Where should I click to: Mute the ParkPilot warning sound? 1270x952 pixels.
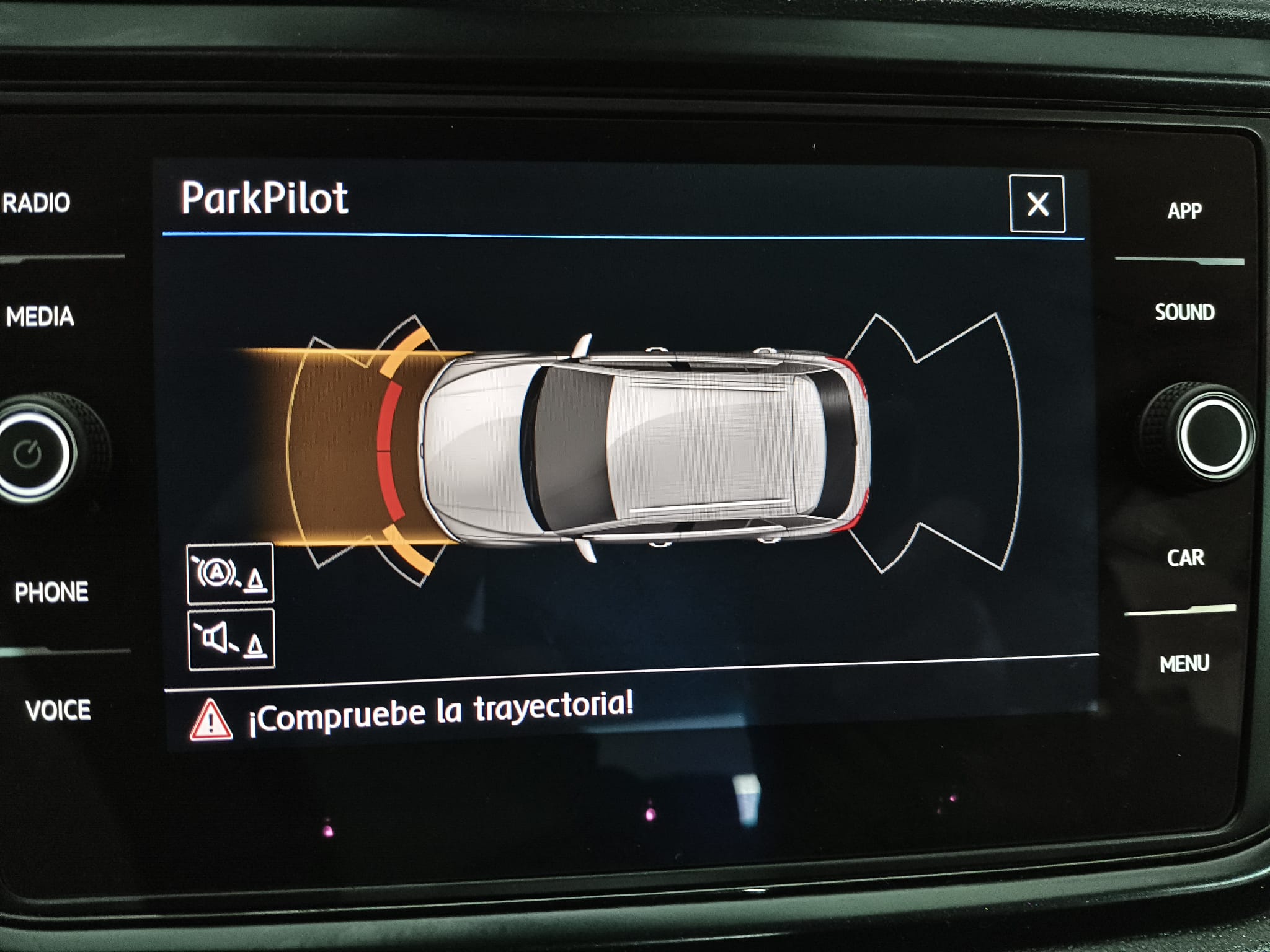(x=231, y=640)
